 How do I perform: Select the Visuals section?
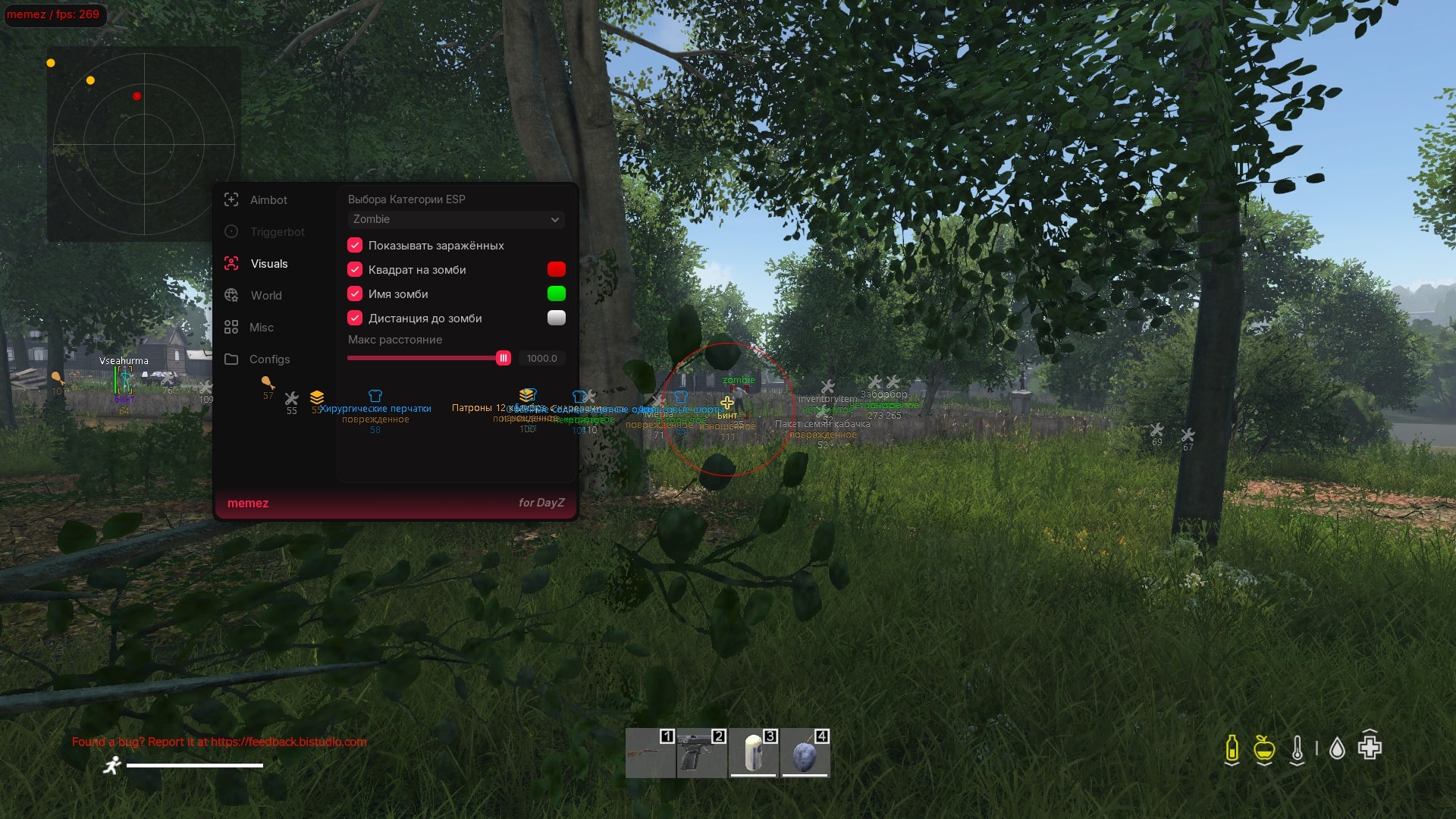point(268,264)
